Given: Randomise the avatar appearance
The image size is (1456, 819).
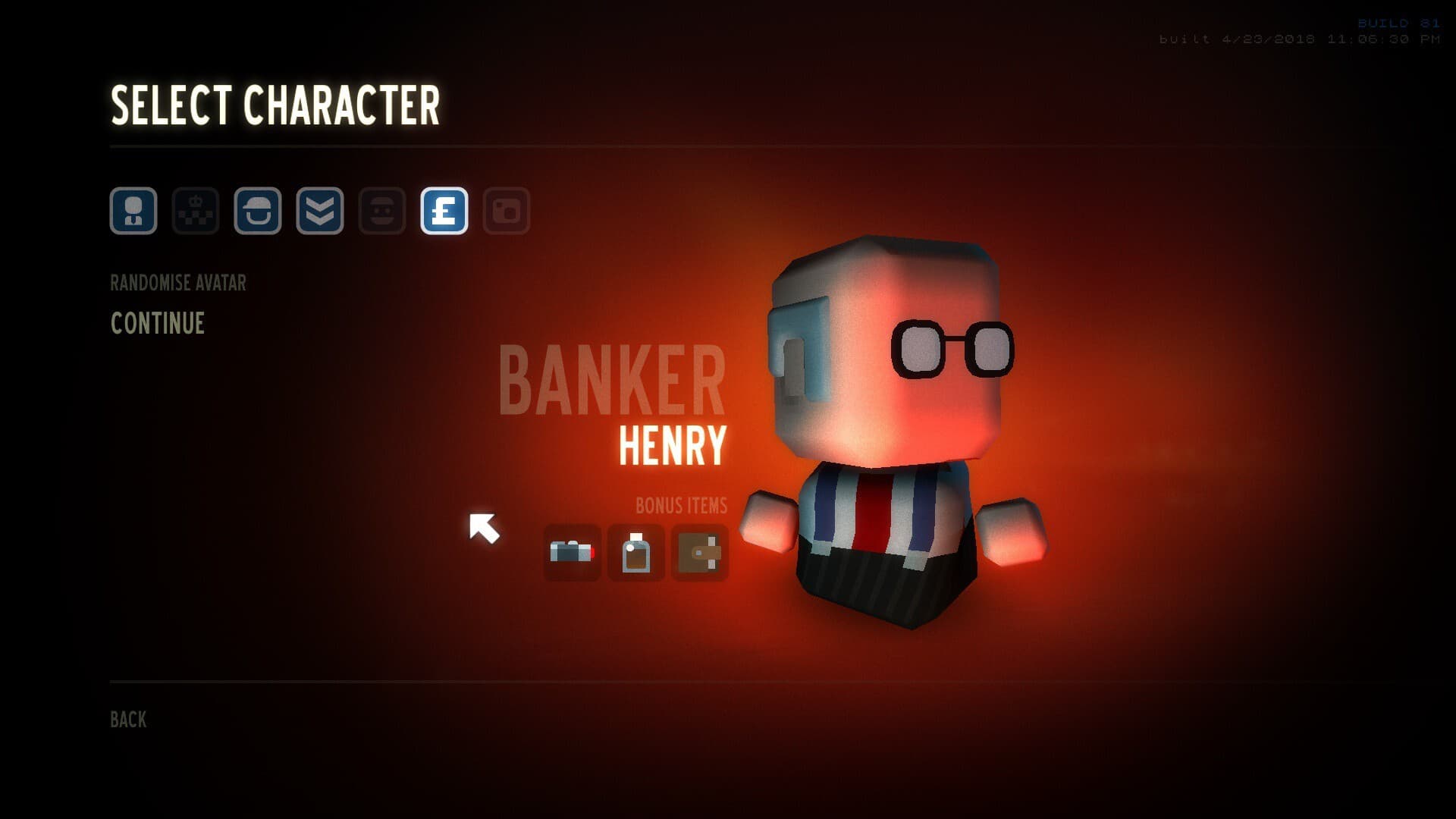Looking at the screenshot, I should coord(178,283).
